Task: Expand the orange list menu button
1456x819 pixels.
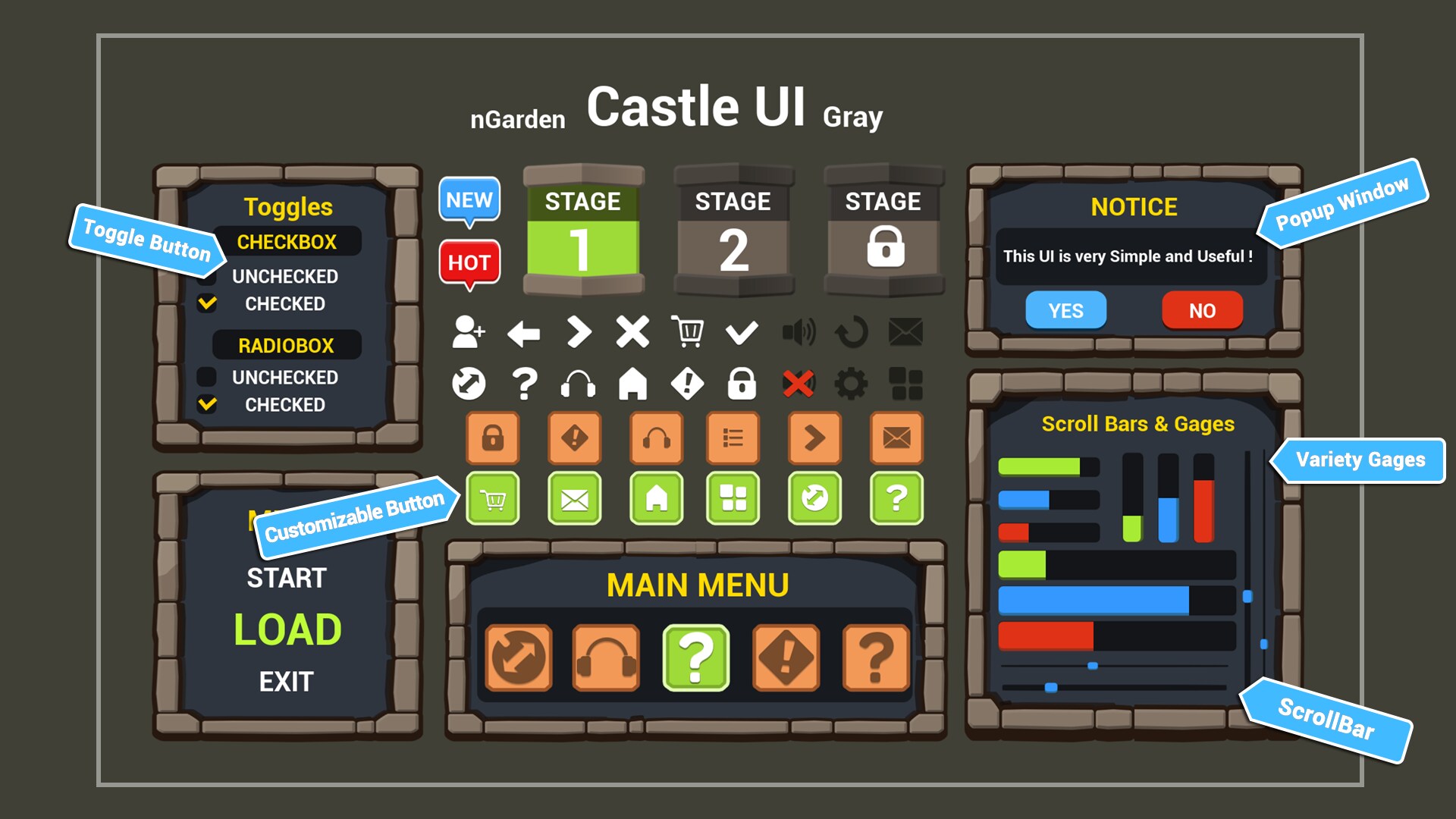Action: click(732, 438)
